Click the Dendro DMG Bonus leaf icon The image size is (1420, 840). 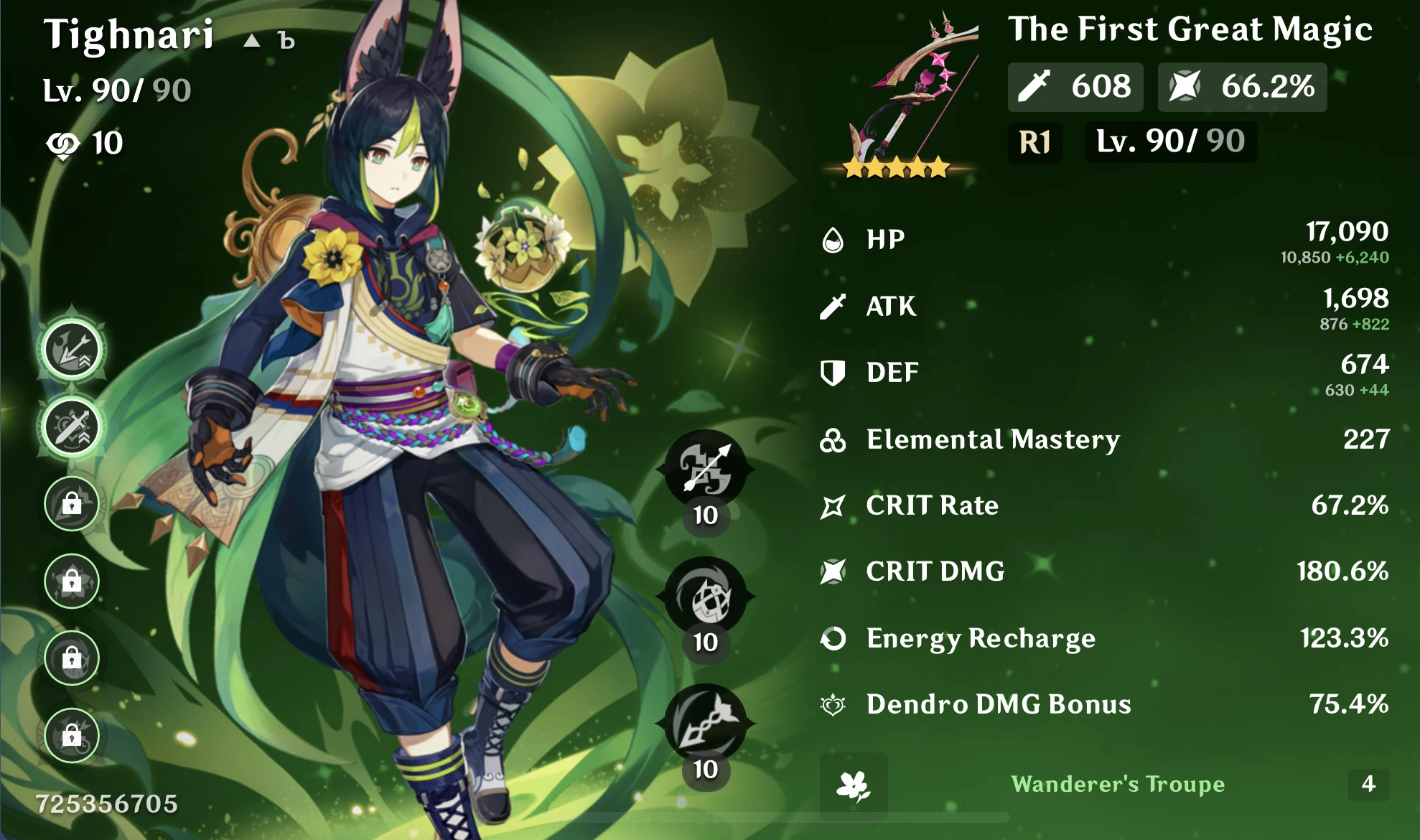point(833,705)
